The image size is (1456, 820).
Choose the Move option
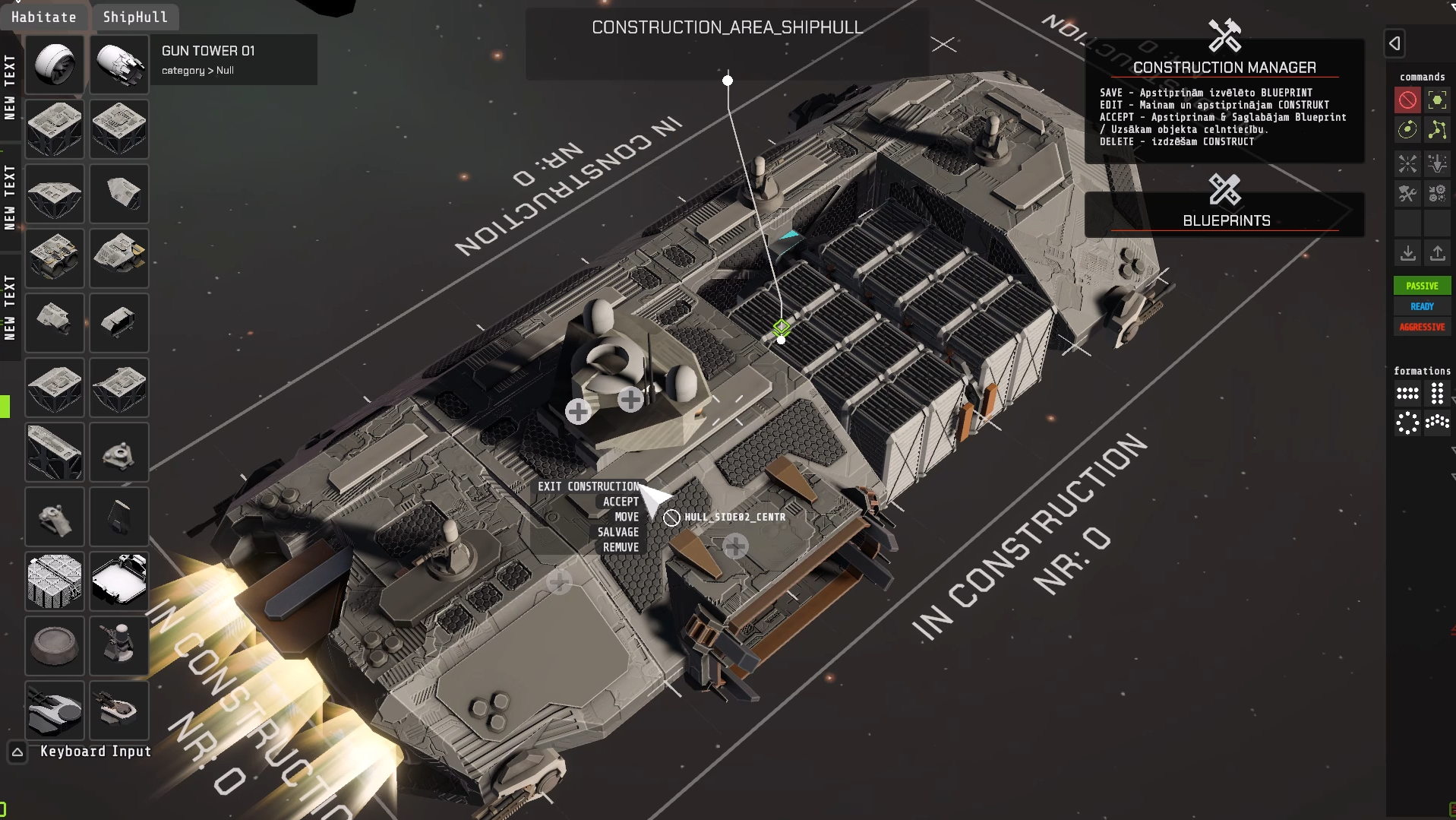click(627, 517)
